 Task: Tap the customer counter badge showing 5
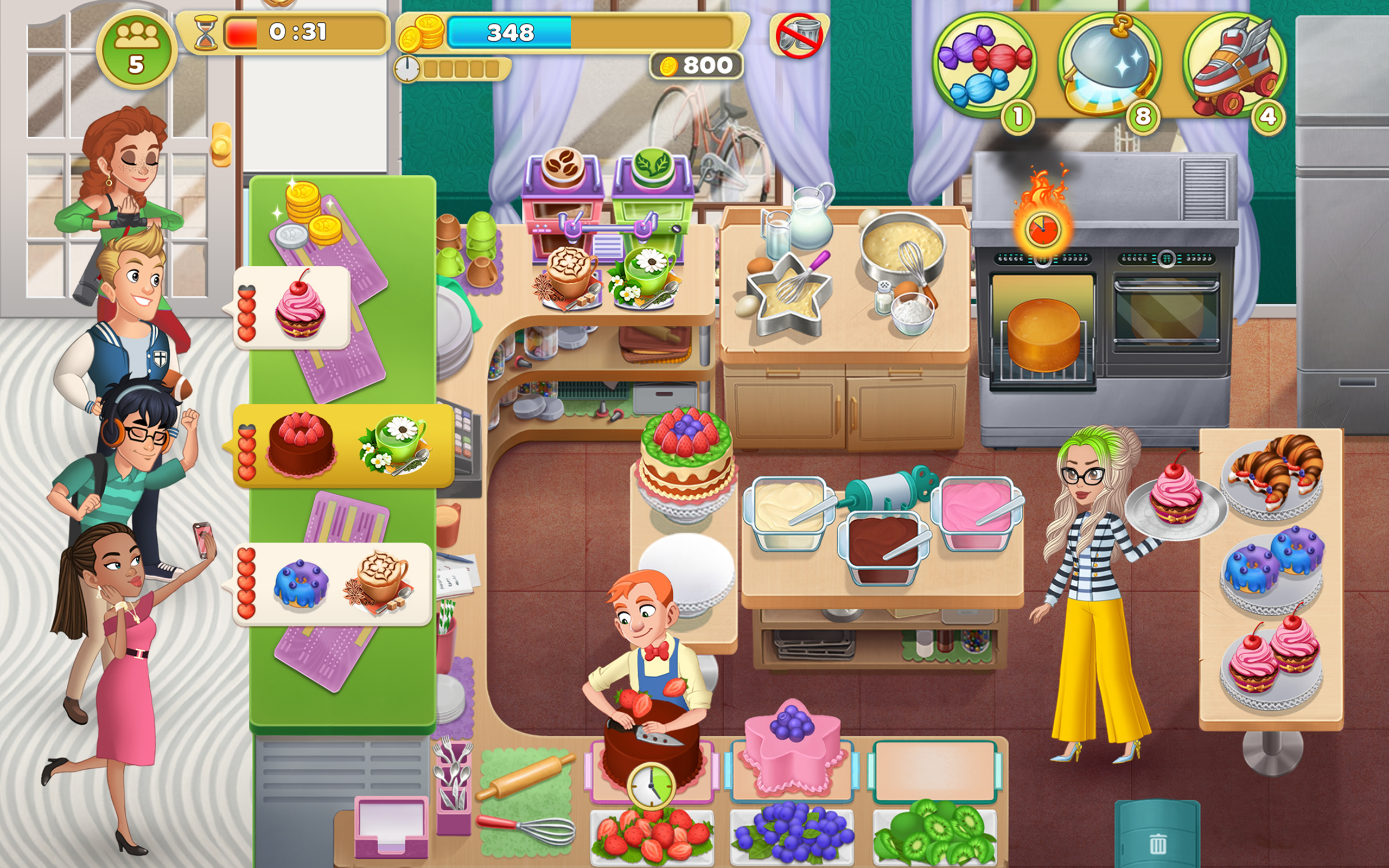coord(136,50)
